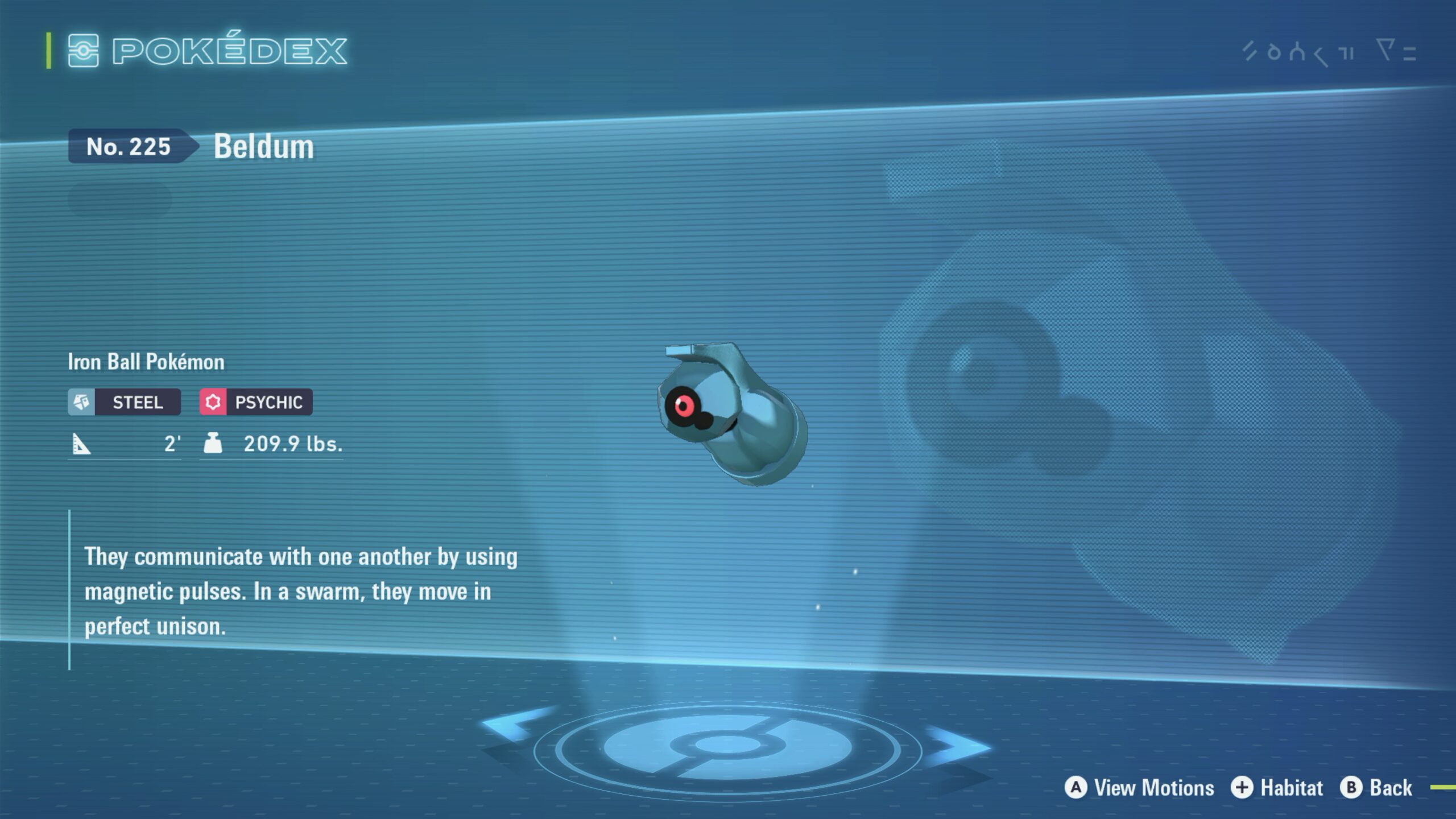Select the Steel type icon
This screenshot has width=1456, height=819.
pos(81,402)
